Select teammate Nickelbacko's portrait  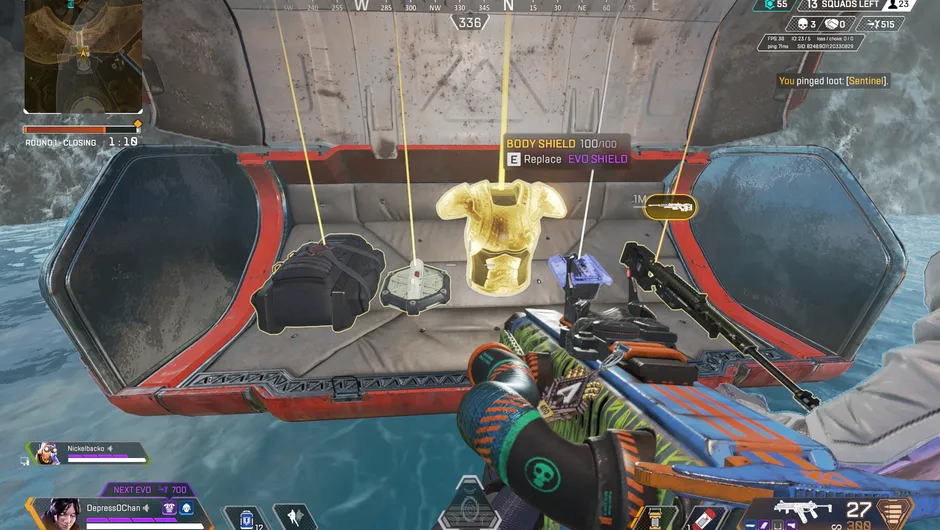[x=46, y=452]
